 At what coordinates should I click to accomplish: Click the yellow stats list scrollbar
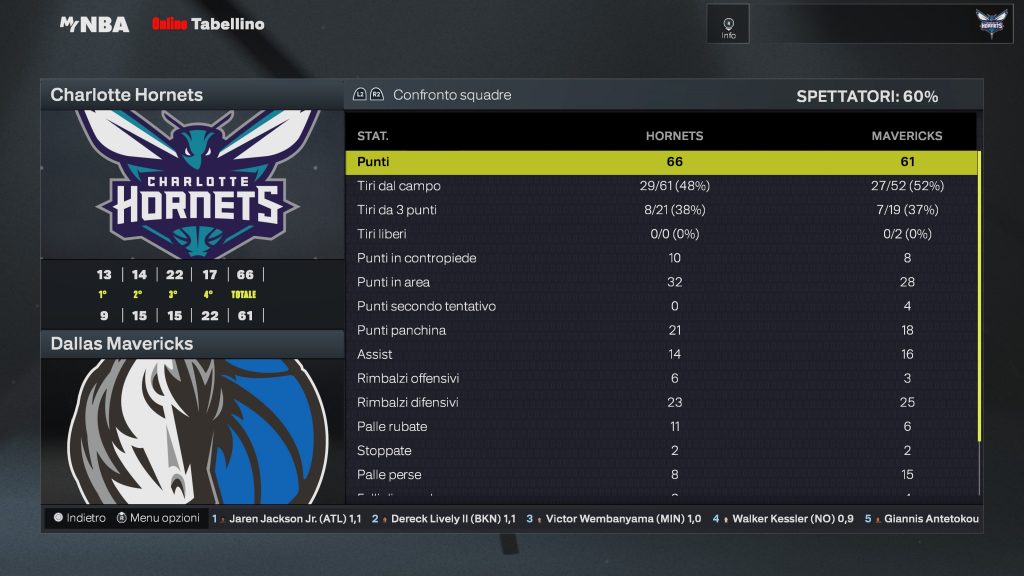(980, 295)
